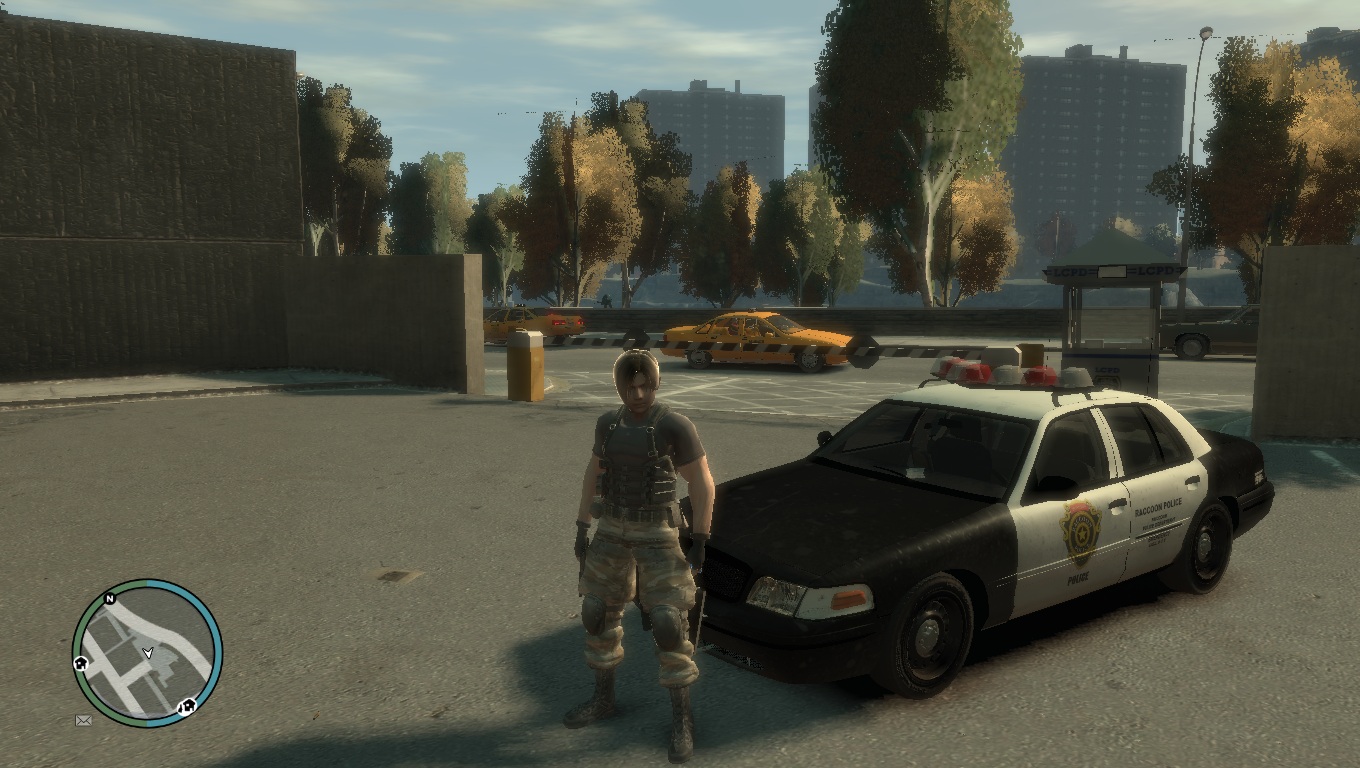Click the white player arrow on radar
This screenshot has width=1360, height=768.
[x=148, y=652]
